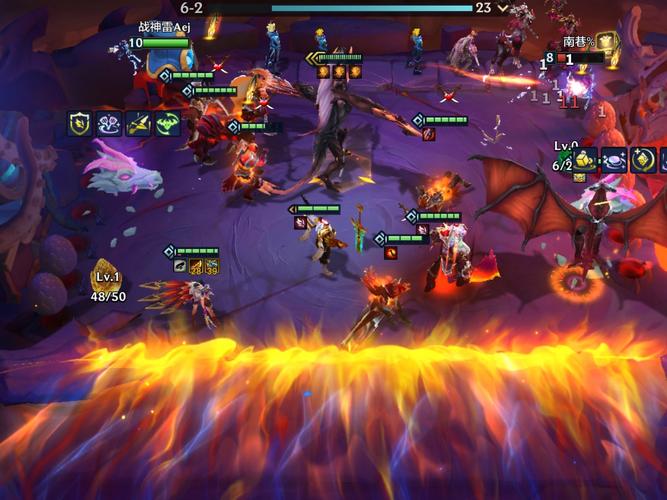The image size is (667, 500).
Task: View opponent's gold gem sparkle augment
Action: [643, 160]
